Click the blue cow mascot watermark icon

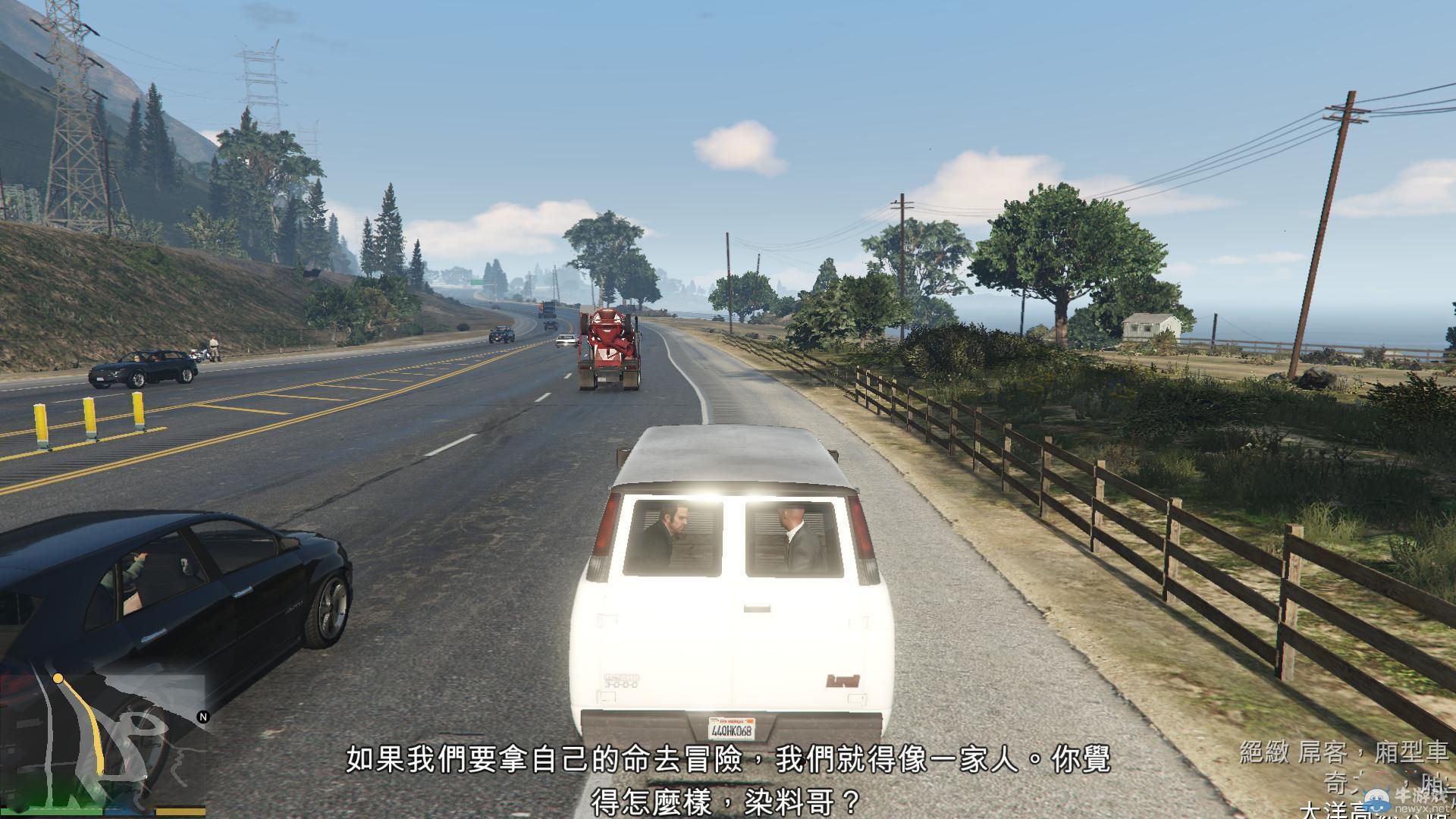(x=1376, y=799)
